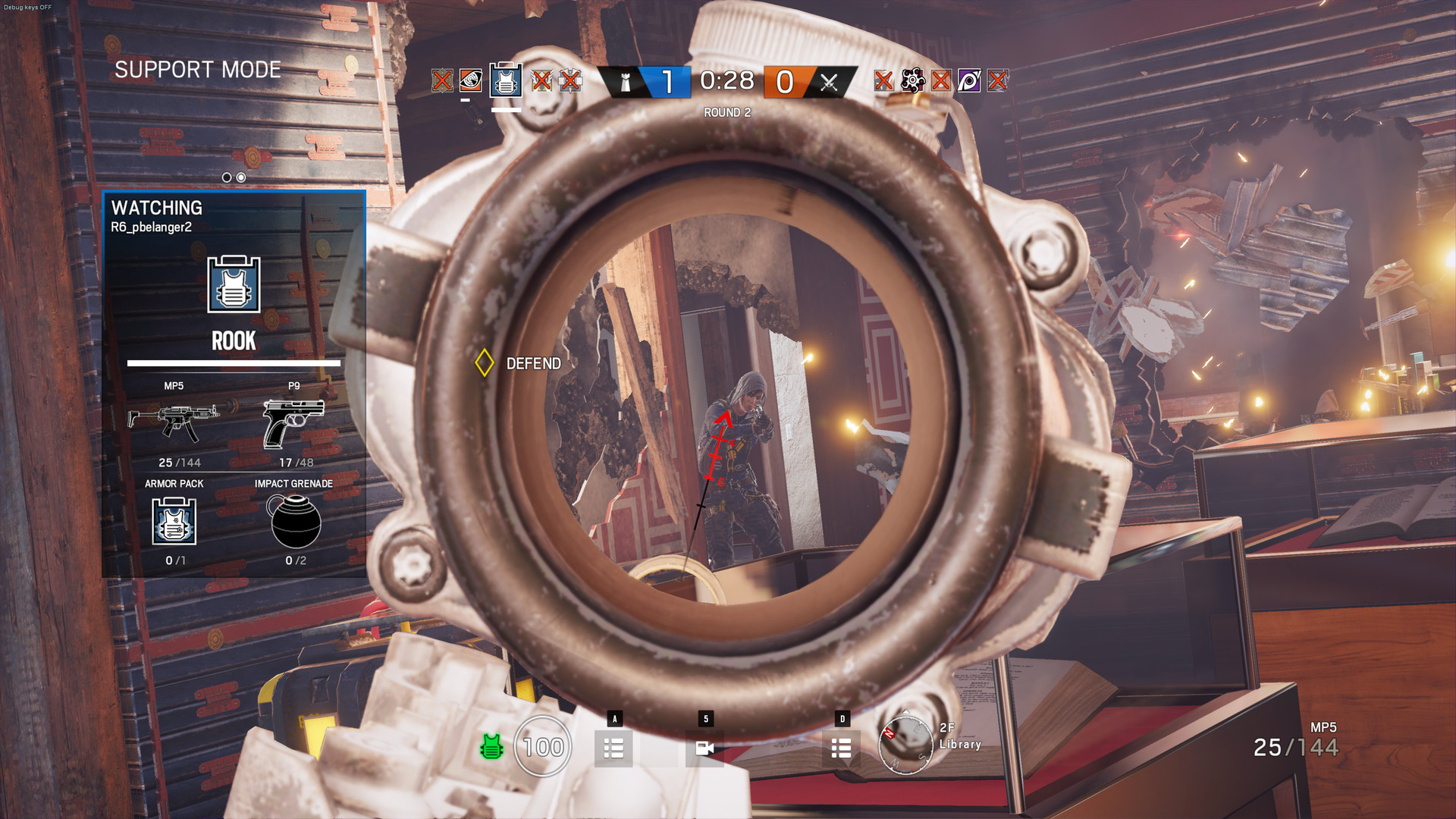This screenshot has height=819, width=1456.
Task: Select the second spectator page dot
Action: pyautogui.click(x=240, y=177)
